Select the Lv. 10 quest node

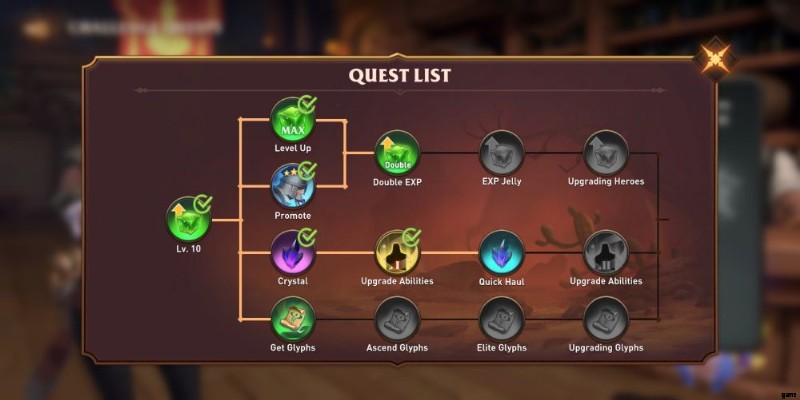pos(188,219)
